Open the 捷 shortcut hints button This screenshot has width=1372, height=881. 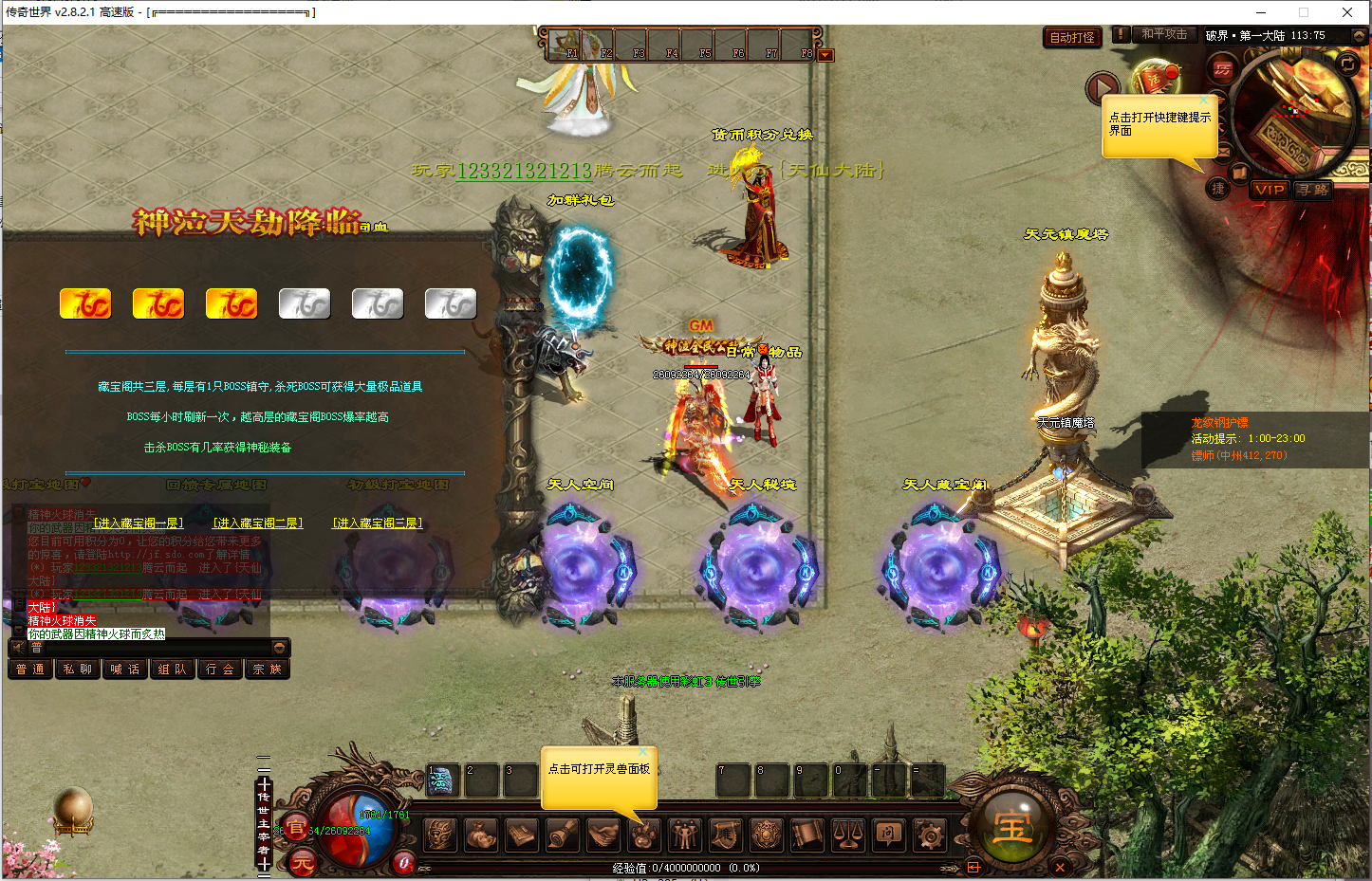pyautogui.click(x=1218, y=189)
